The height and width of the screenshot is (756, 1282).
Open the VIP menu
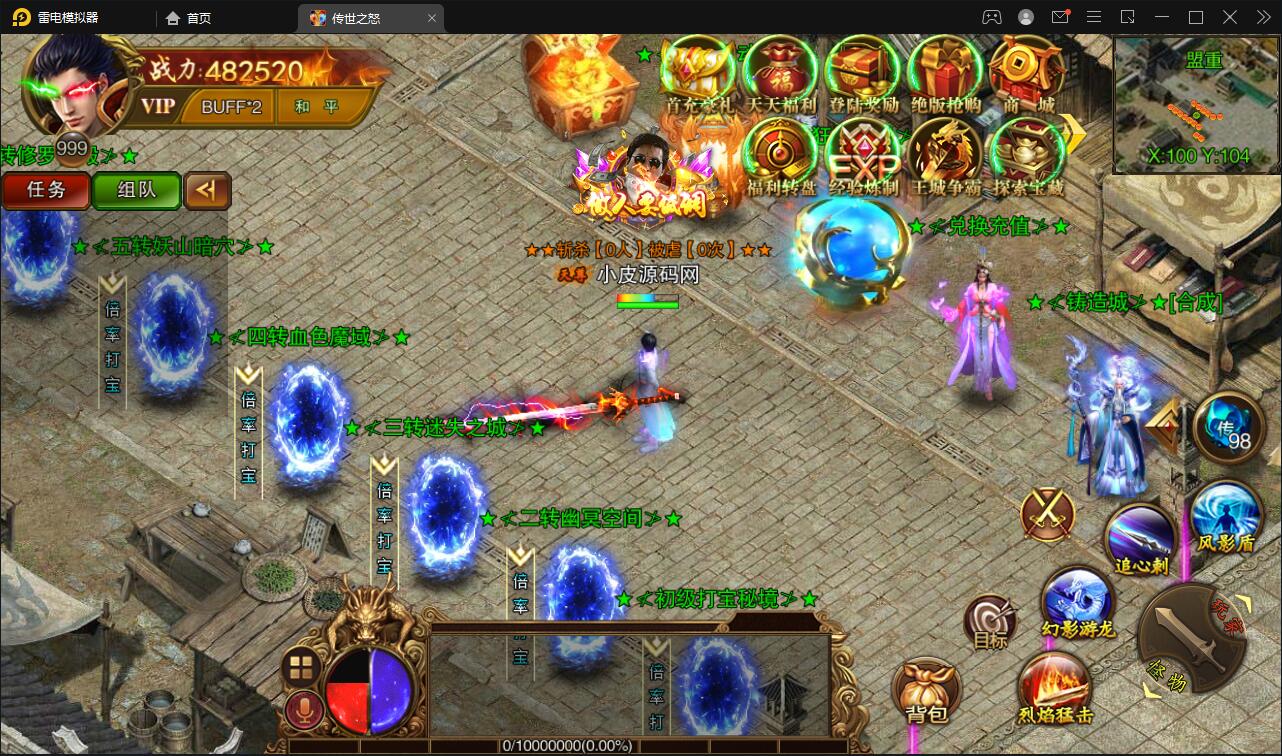click(x=158, y=106)
